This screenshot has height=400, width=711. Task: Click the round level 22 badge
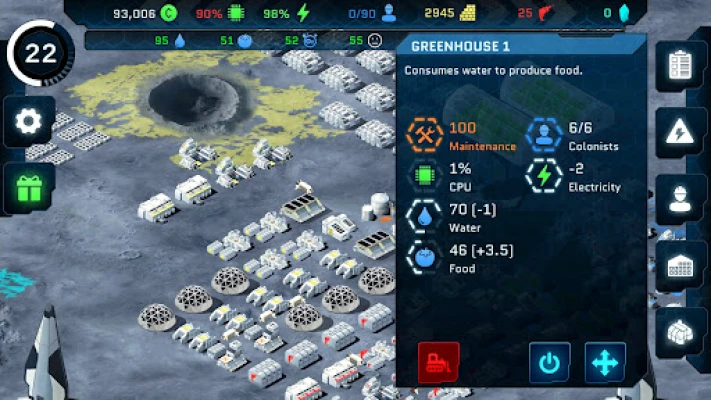40,55
